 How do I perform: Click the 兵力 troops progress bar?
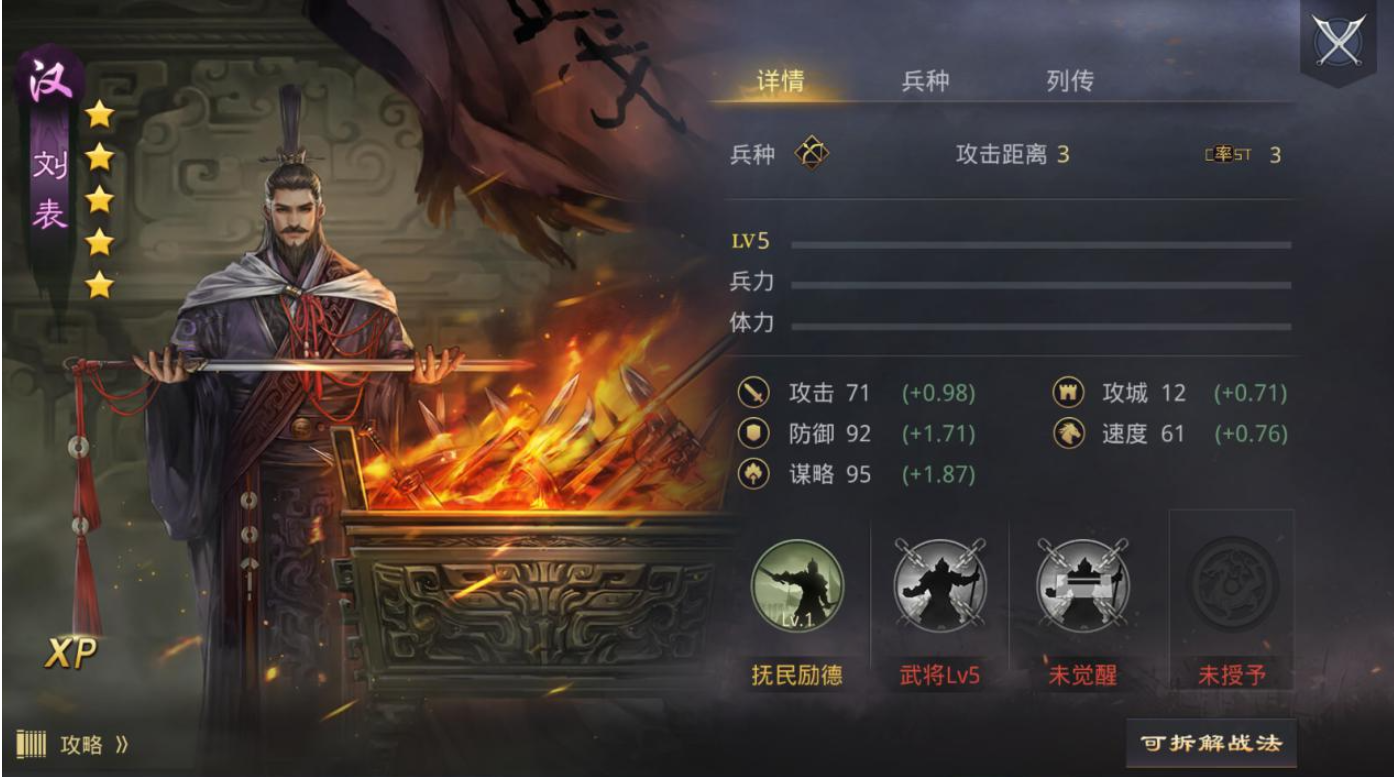coord(1040,283)
